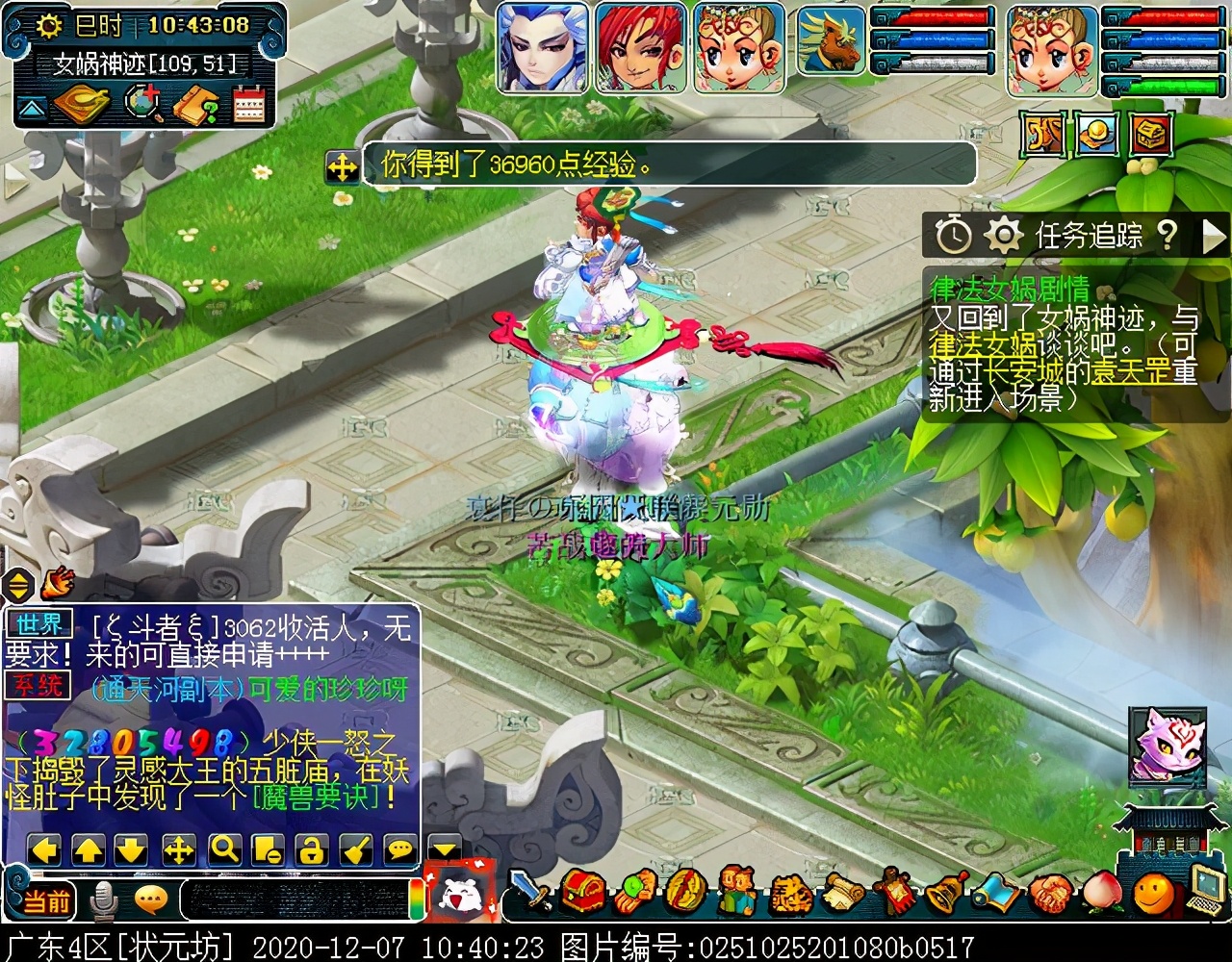Switch to the 世界 chat channel tab

(x=39, y=623)
